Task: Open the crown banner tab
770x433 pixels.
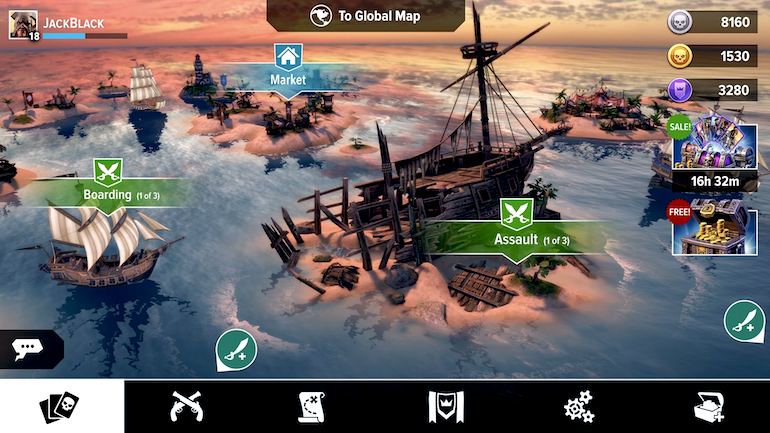Action: pyautogui.click(x=444, y=407)
